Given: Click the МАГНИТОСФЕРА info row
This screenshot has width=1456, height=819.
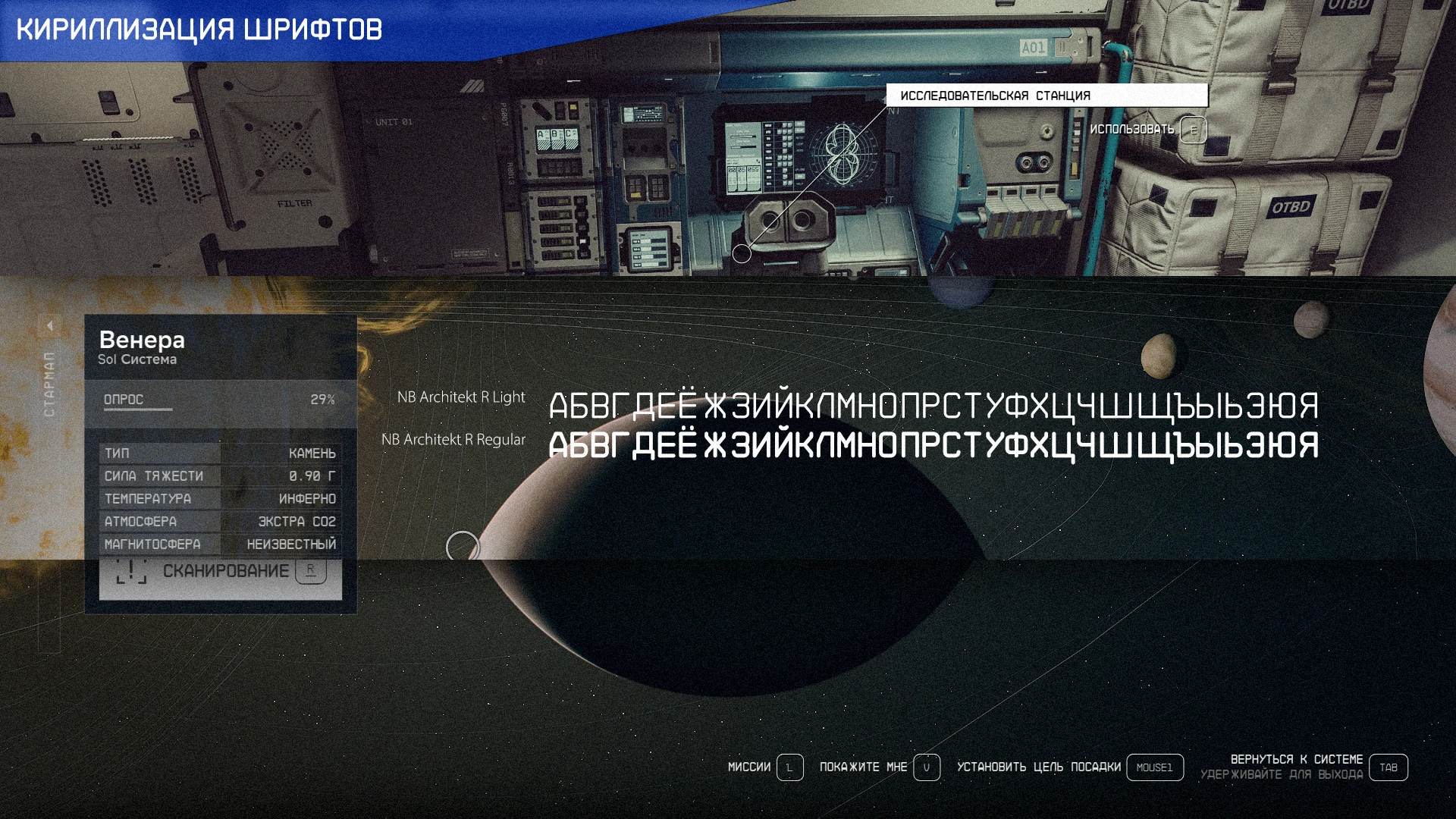Looking at the screenshot, I should coord(220,544).
